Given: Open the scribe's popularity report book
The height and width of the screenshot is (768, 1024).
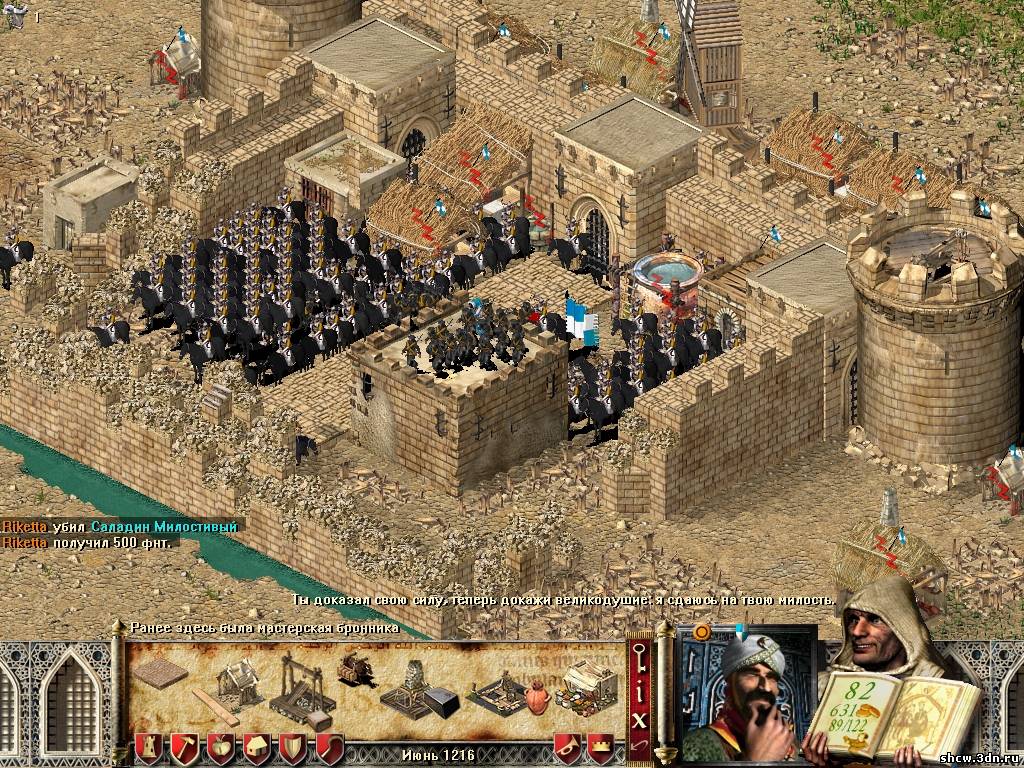Looking at the screenshot, I should click(880, 710).
